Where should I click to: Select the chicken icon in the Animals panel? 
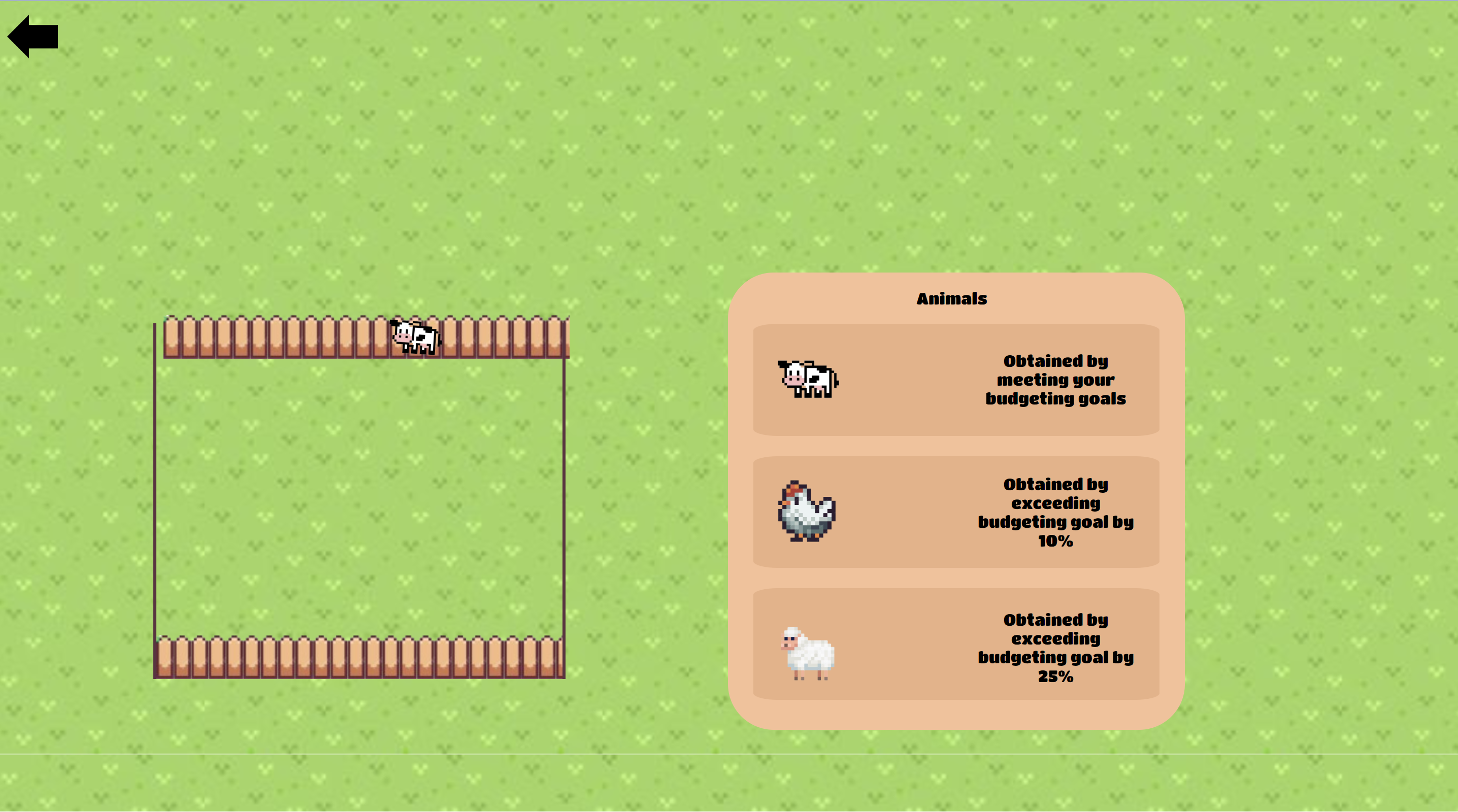coord(807,512)
